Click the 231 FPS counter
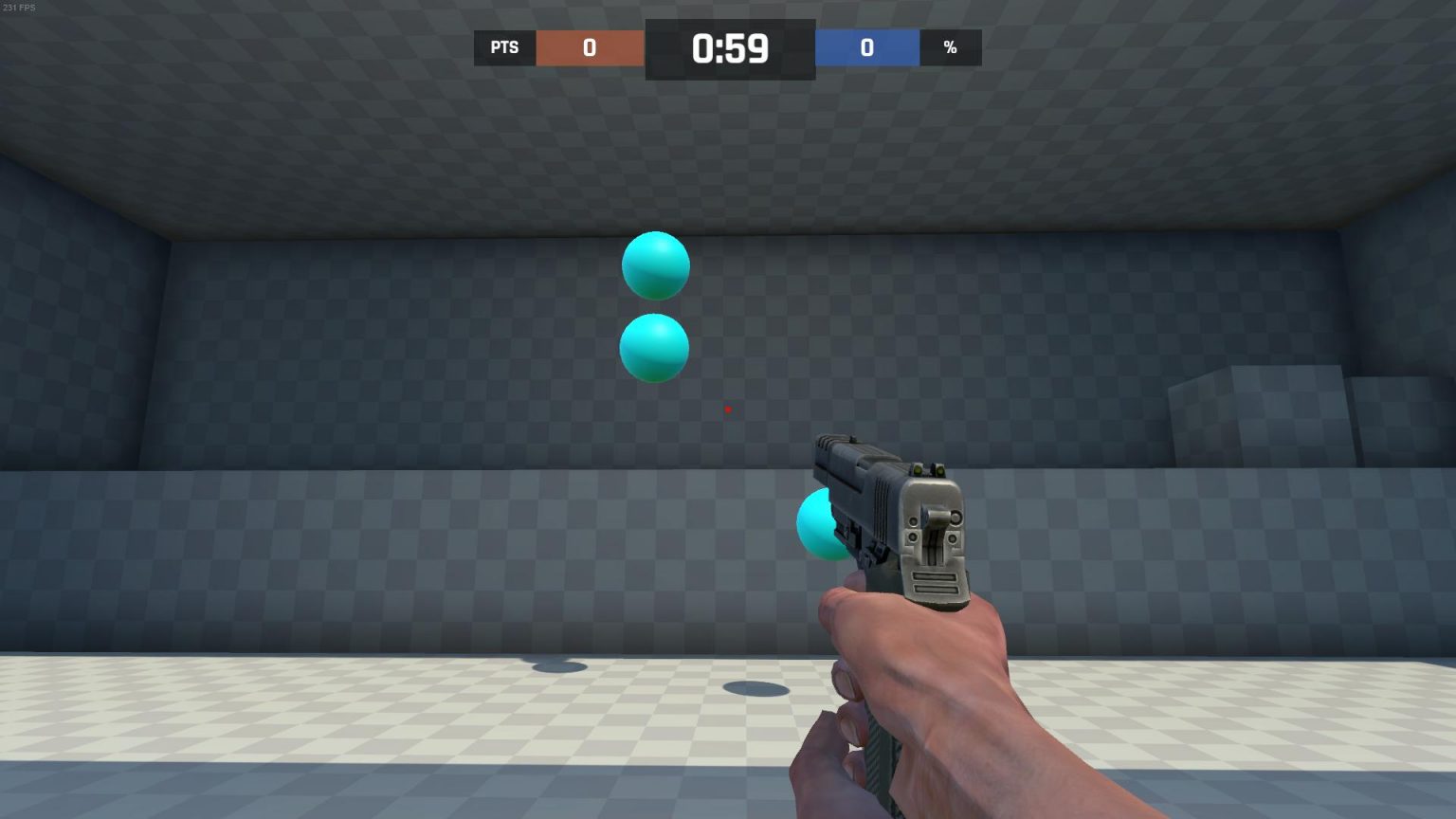The width and height of the screenshot is (1456, 819). pos(17,6)
